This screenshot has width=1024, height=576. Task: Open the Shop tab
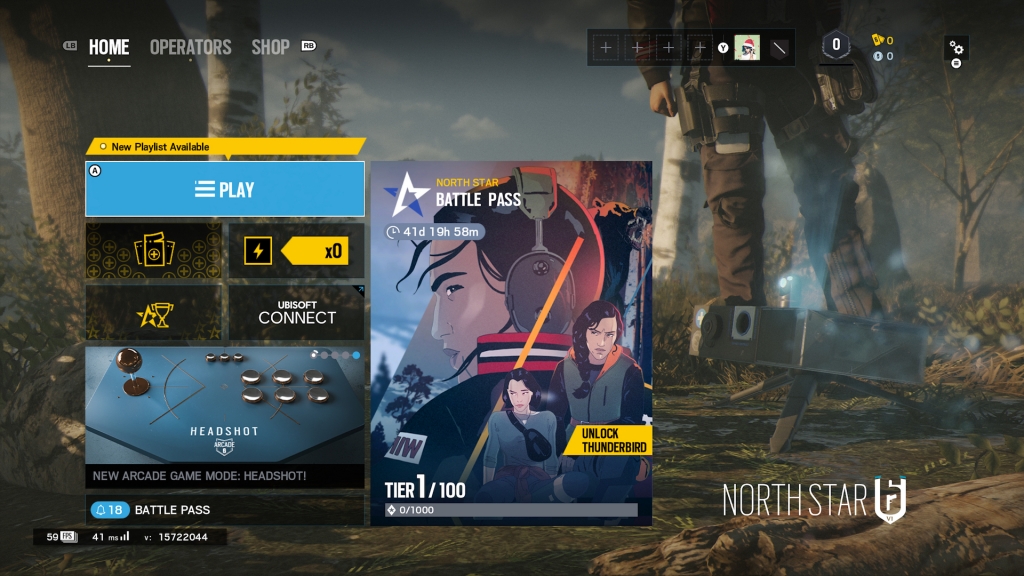[270, 47]
